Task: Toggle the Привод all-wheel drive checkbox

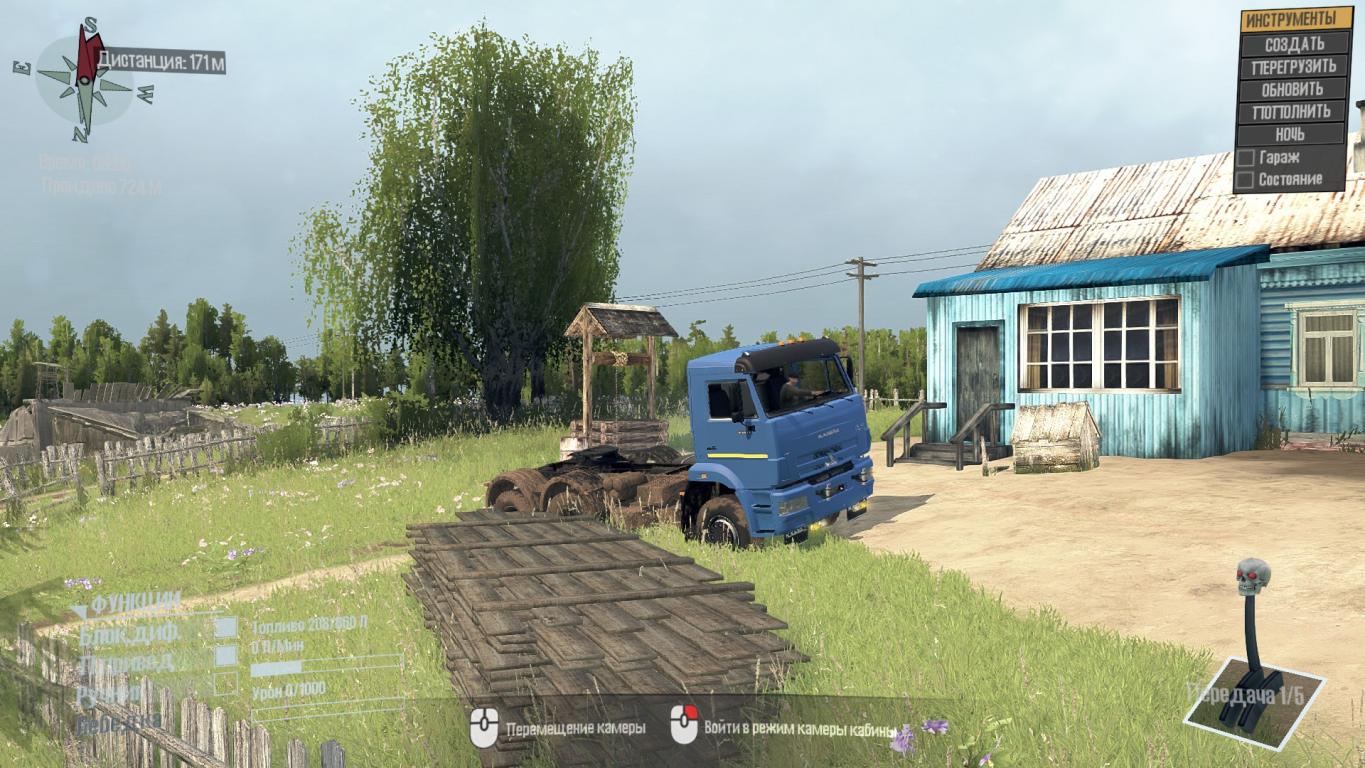Action: (x=226, y=656)
